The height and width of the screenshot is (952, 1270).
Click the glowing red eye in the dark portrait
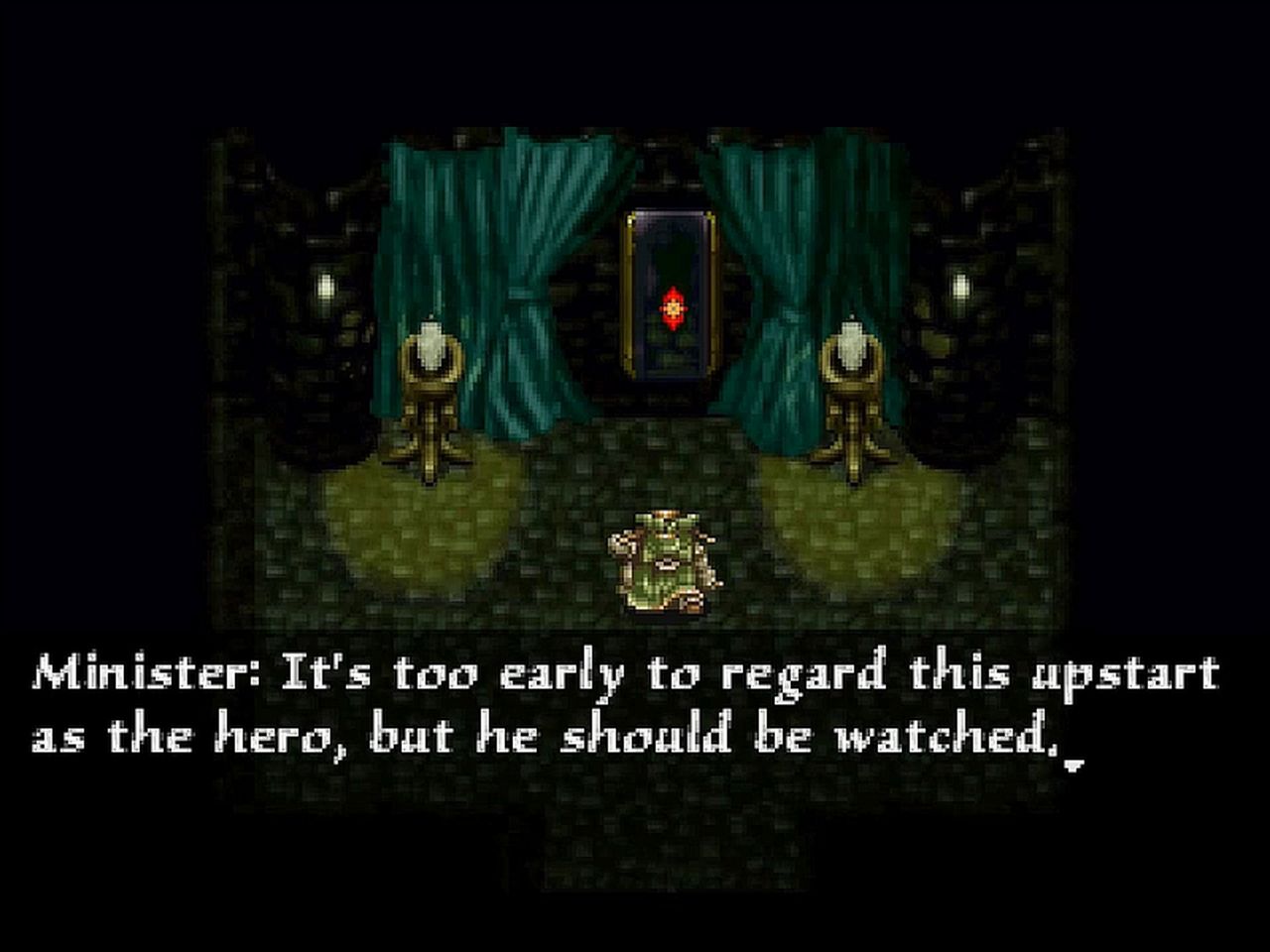tap(671, 307)
